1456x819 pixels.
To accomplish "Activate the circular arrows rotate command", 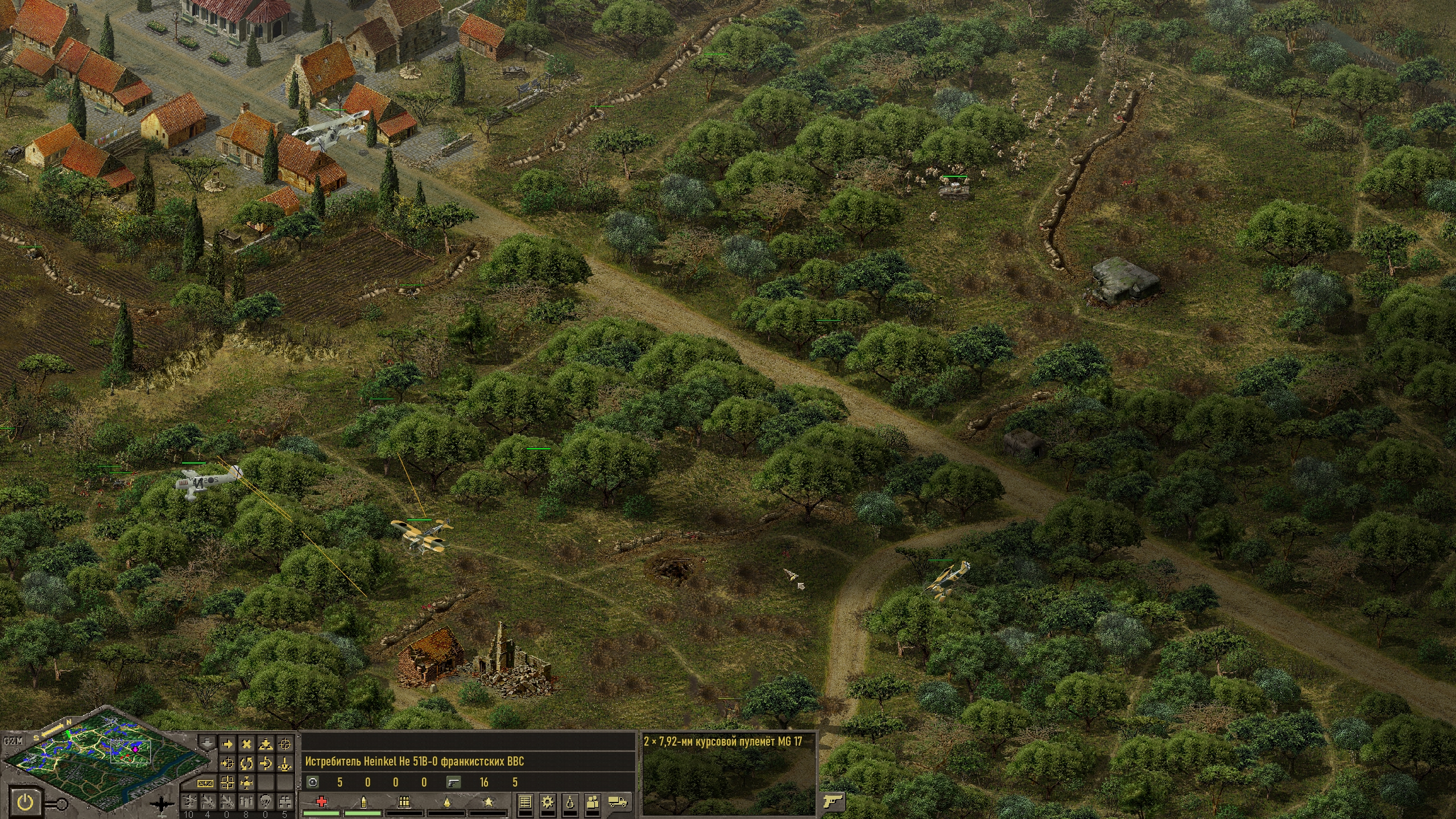I will point(247,763).
